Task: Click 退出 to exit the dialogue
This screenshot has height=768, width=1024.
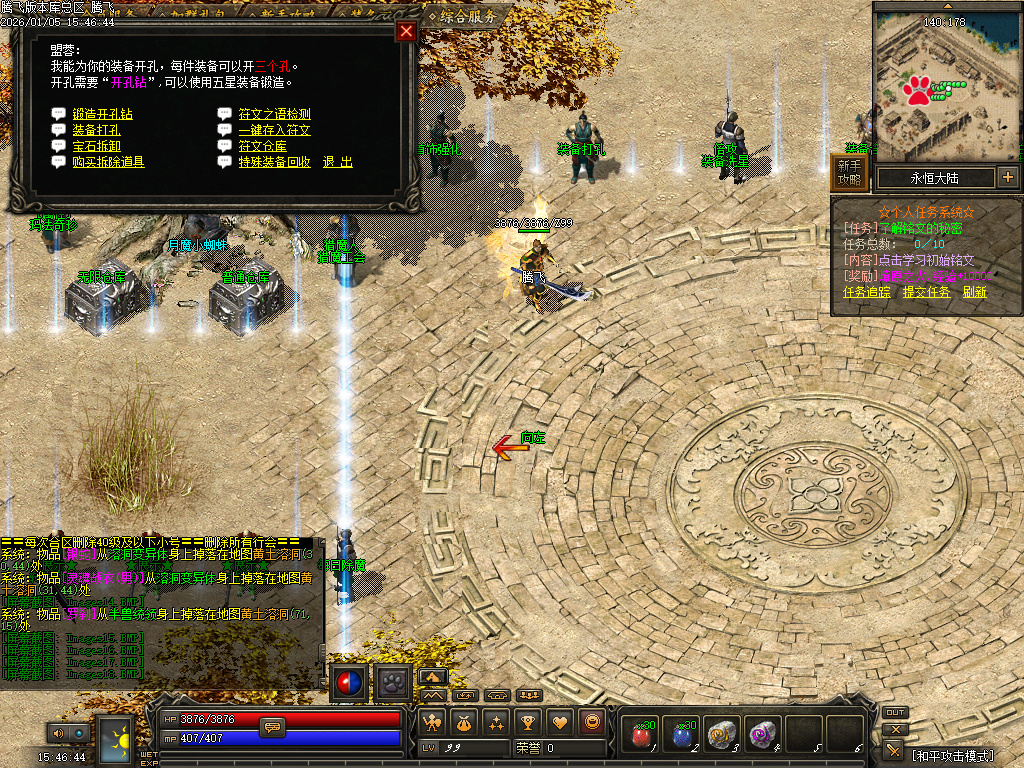Action: (337, 162)
